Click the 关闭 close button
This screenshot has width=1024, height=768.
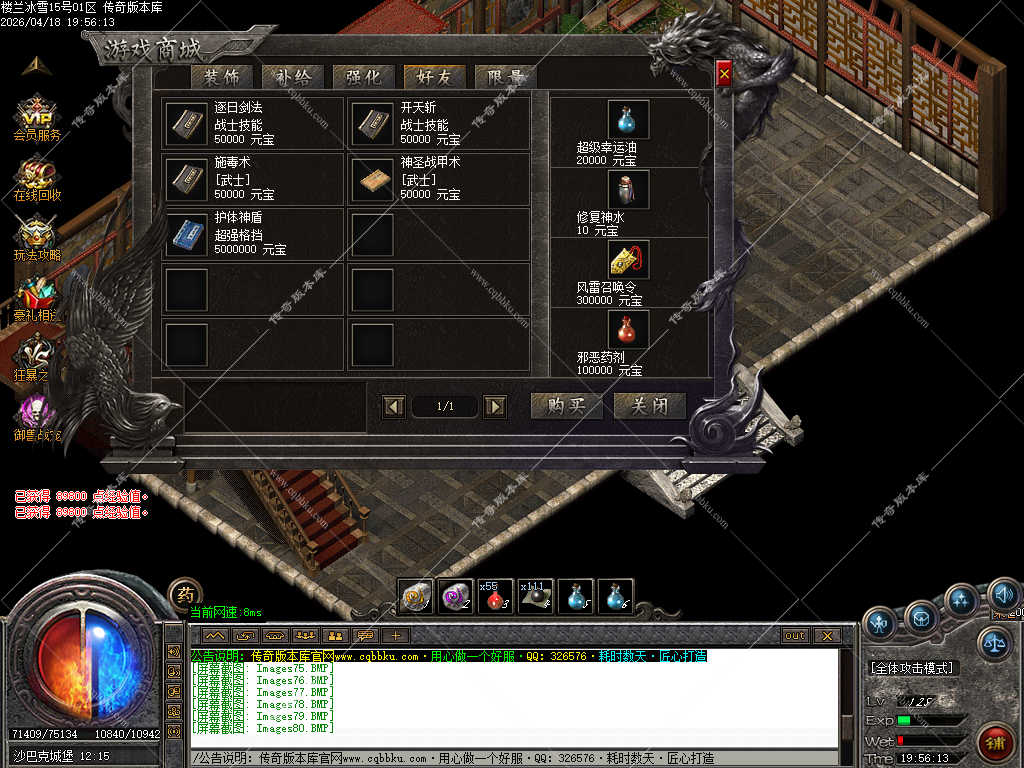[650, 406]
